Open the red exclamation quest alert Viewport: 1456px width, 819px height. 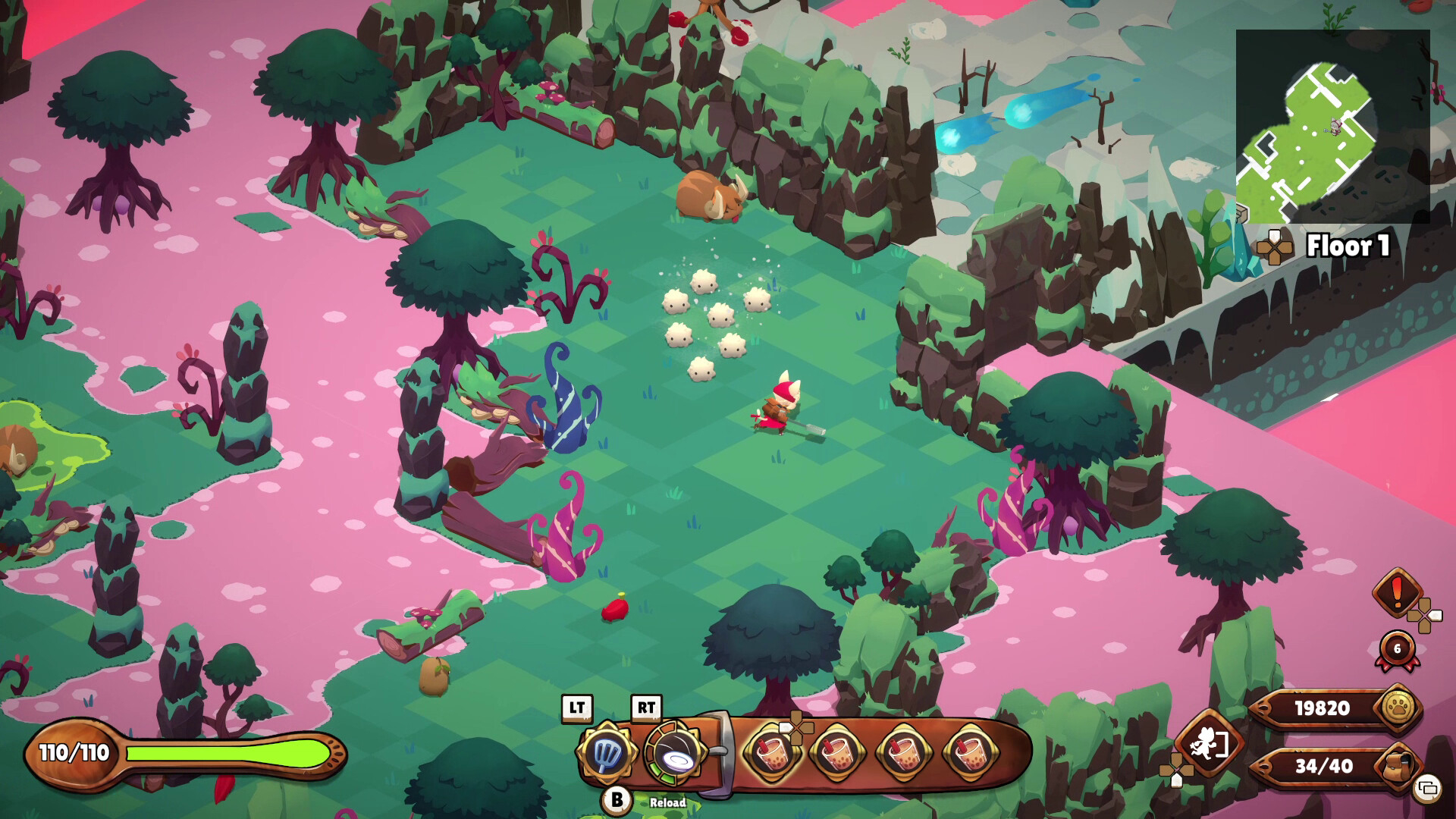pyautogui.click(x=1397, y=592)
